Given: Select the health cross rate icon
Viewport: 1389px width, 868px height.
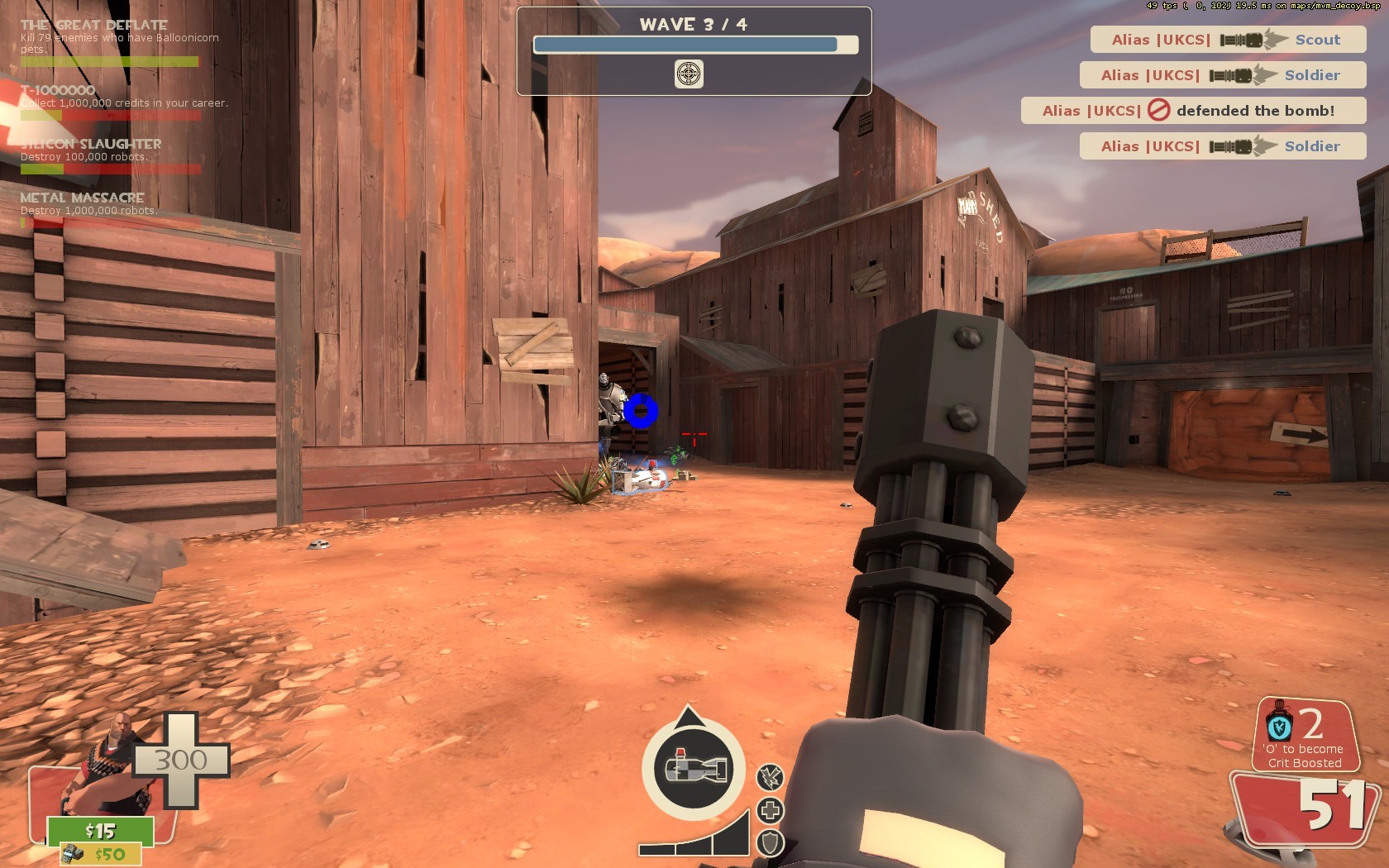Looking at the screenshot, I should click(x=770, y=812).
